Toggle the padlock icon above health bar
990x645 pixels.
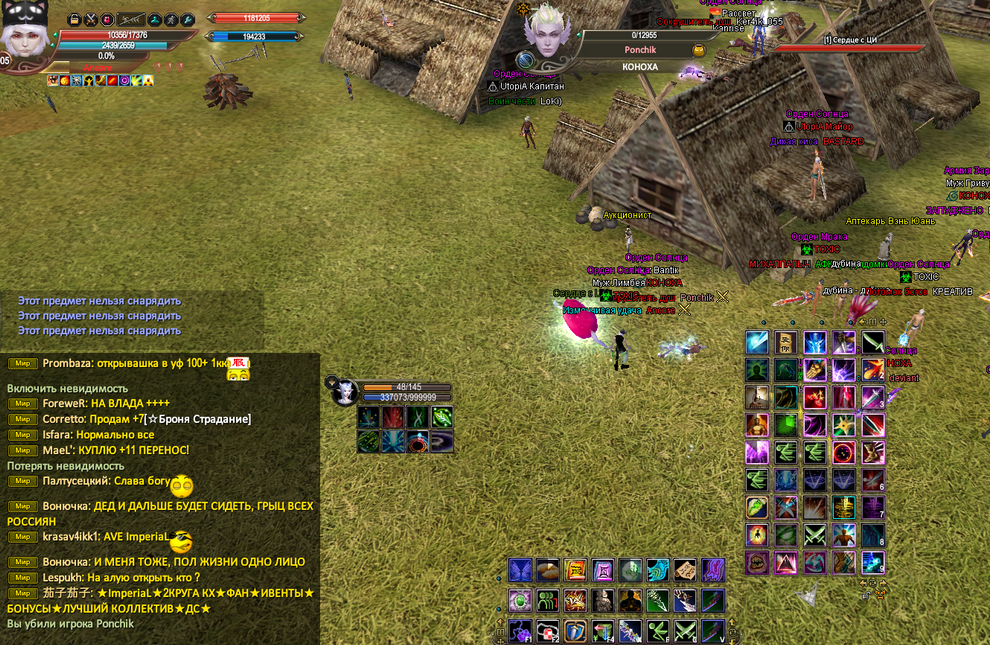point(75,20)
